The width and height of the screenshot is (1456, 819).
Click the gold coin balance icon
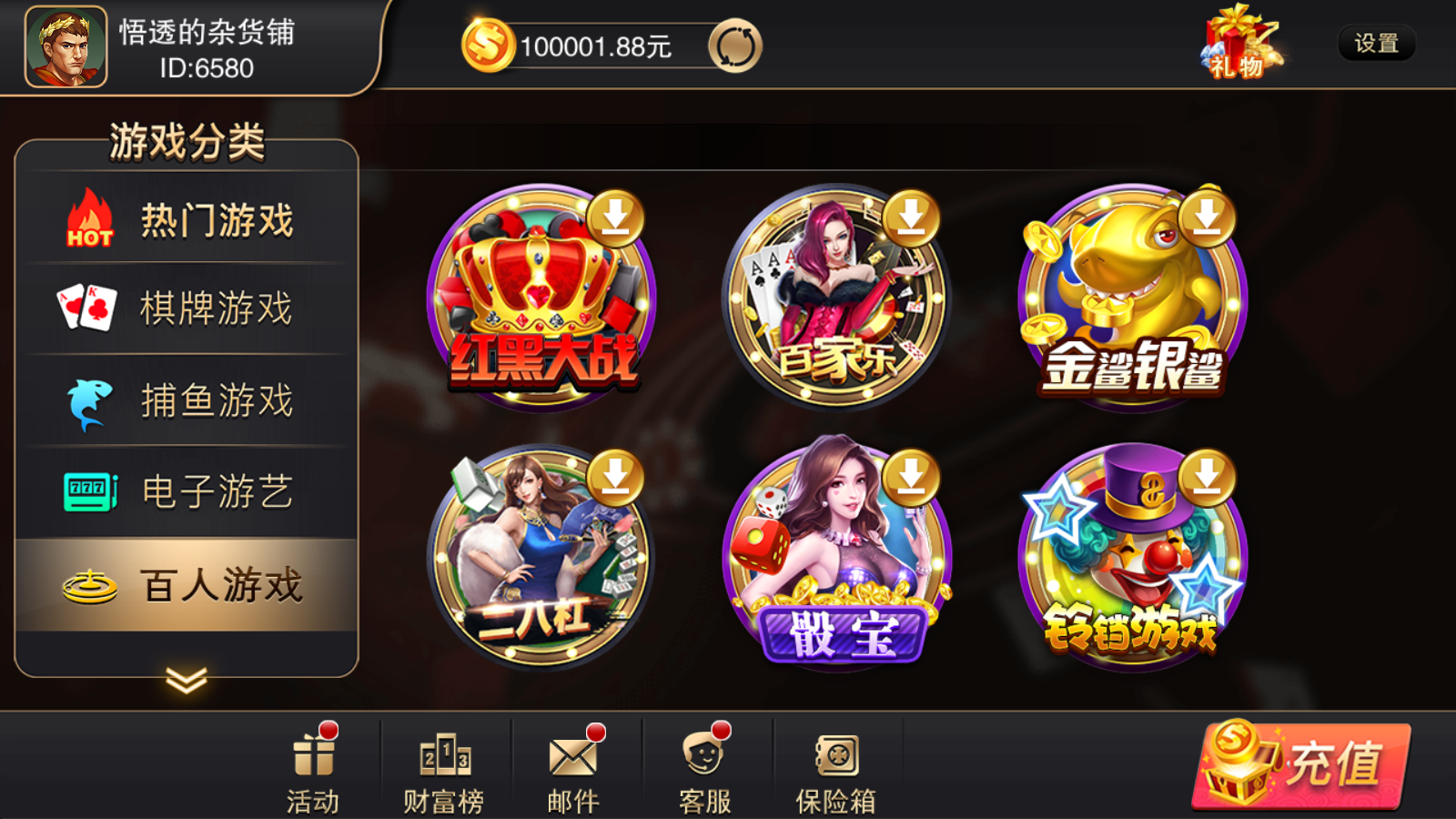486,42
